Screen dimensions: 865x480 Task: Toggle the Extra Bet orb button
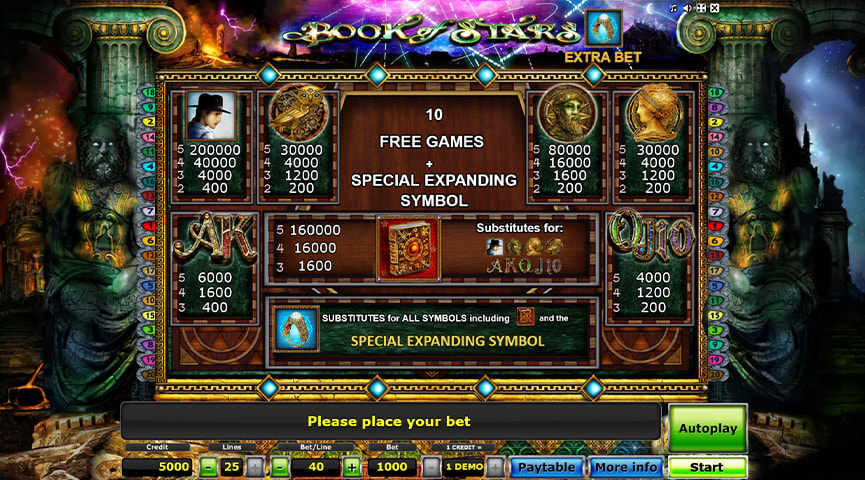coord(603,28)
